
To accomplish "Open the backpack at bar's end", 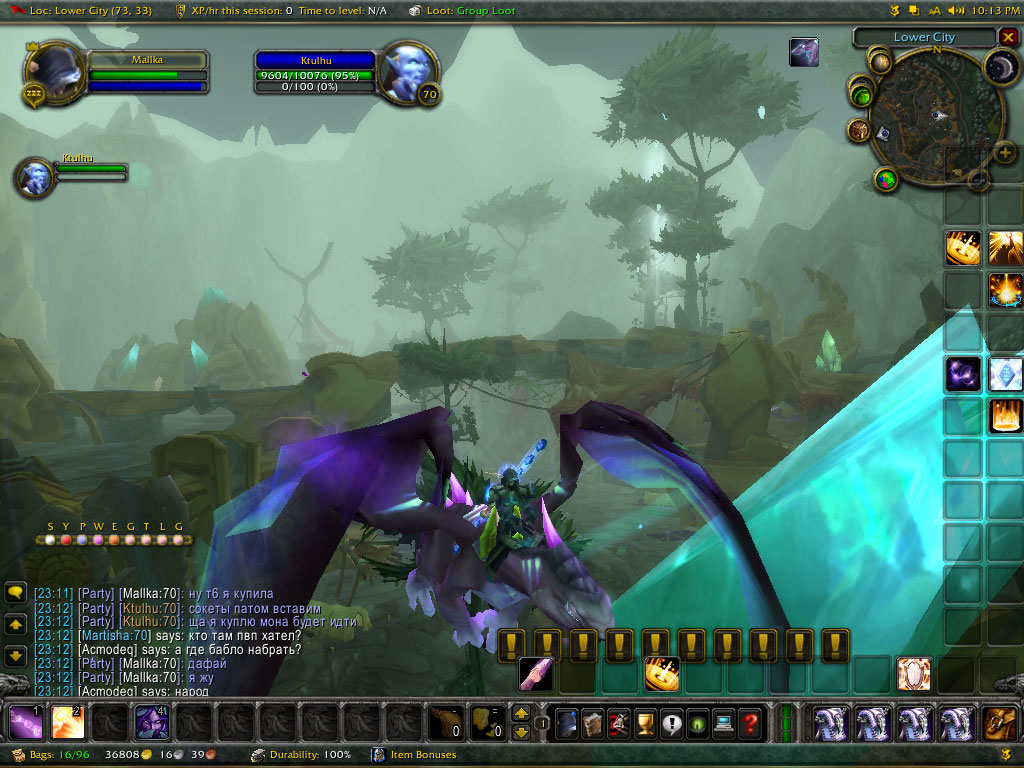I will (1001, 722).
